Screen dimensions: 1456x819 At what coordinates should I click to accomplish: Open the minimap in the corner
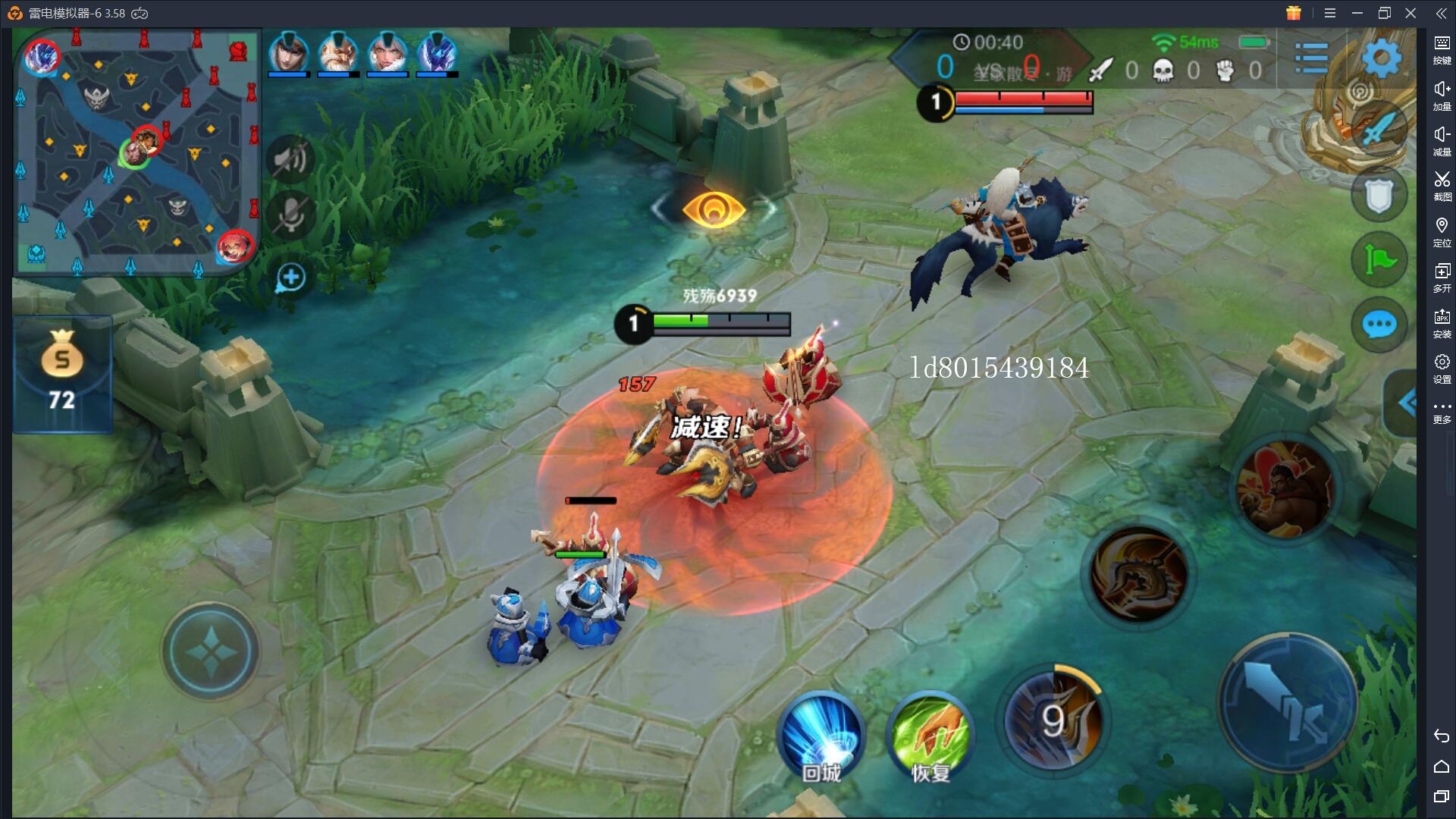pos(137,152)
